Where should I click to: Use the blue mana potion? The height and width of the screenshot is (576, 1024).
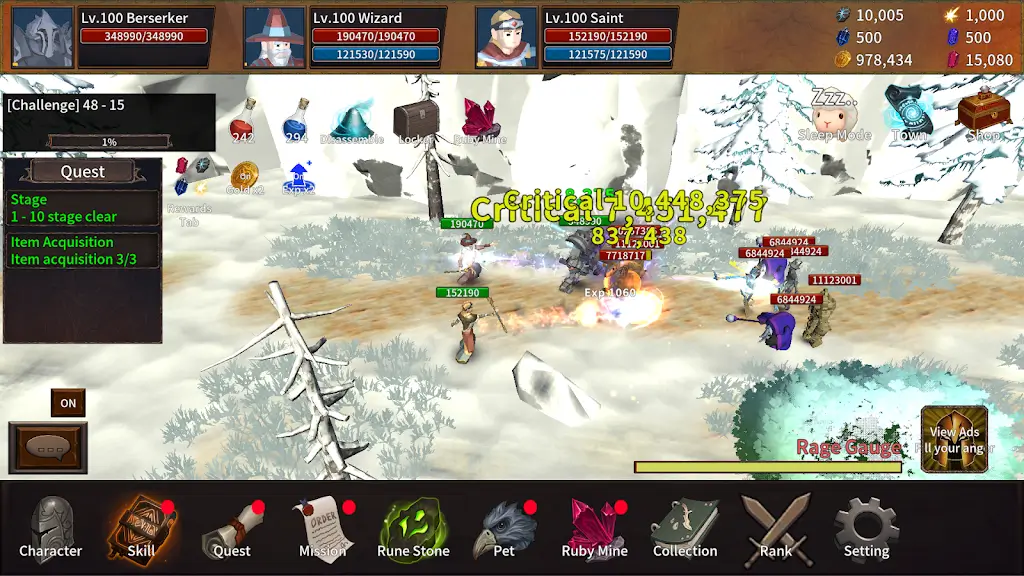click(296, 121)
